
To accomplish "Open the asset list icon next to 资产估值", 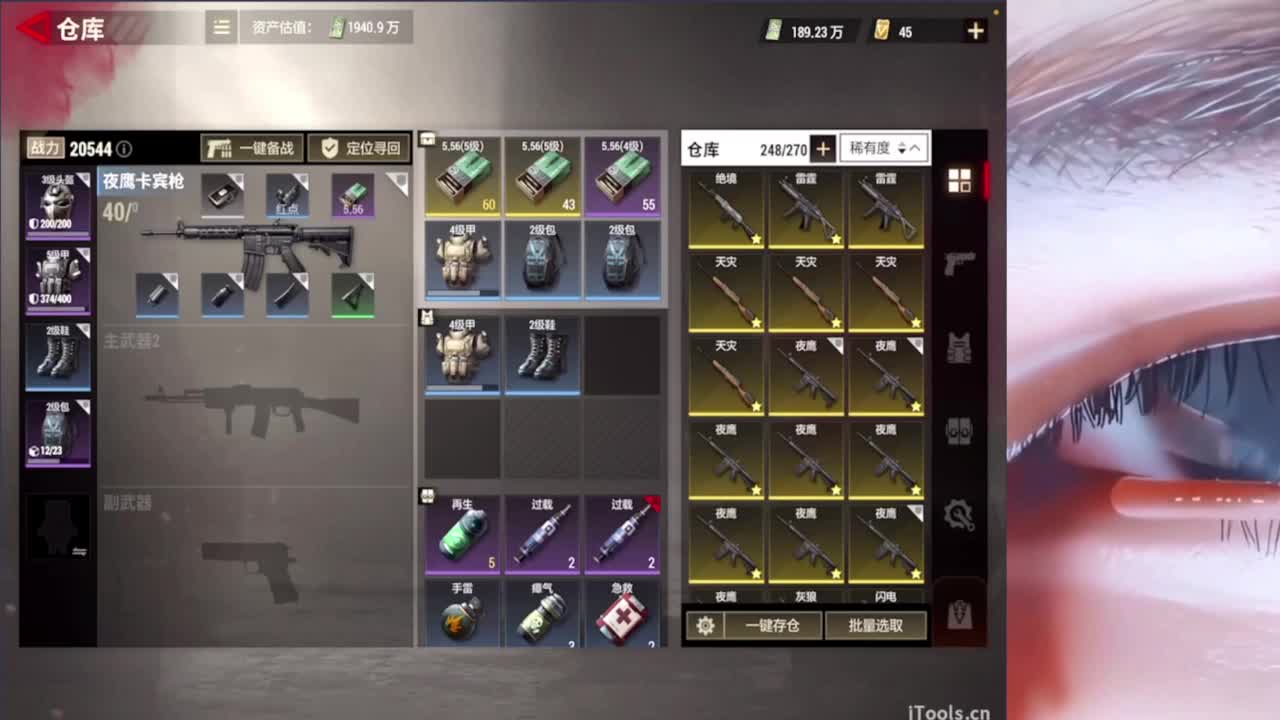I will click(220, 27).
